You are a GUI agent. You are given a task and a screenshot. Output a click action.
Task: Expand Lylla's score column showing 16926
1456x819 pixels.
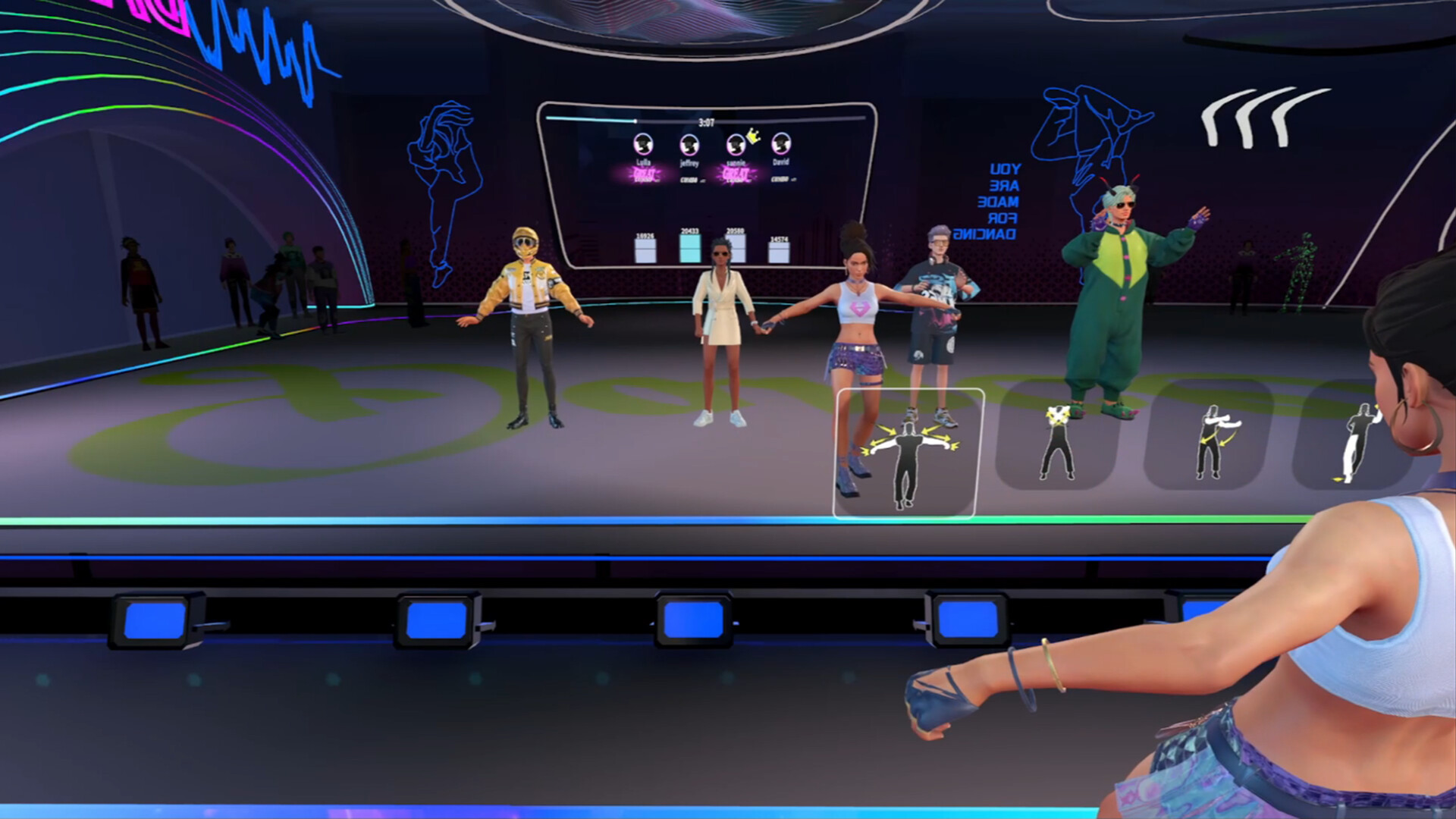coord(645,250)
